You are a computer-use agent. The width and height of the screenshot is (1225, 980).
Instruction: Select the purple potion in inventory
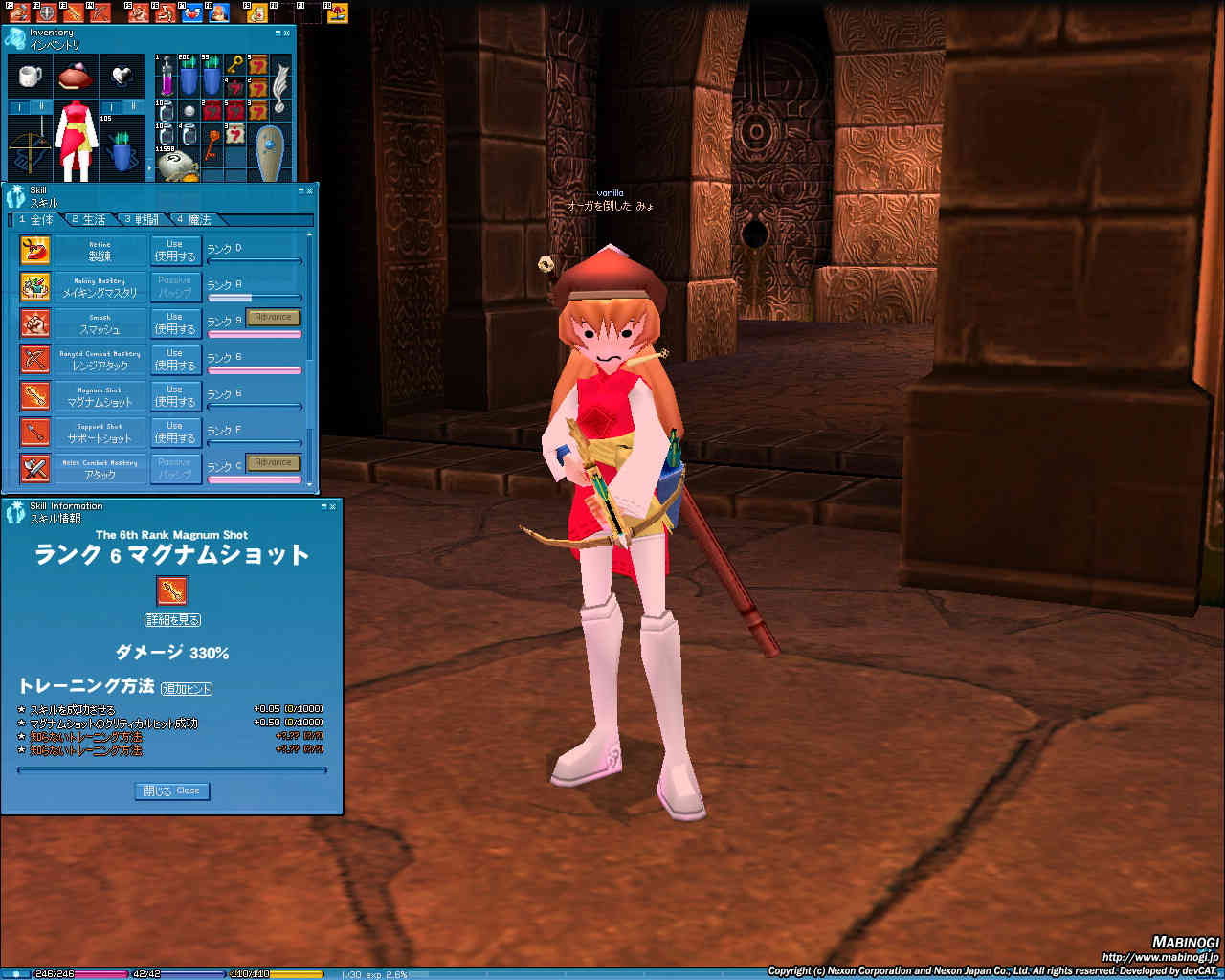[167, 77]
